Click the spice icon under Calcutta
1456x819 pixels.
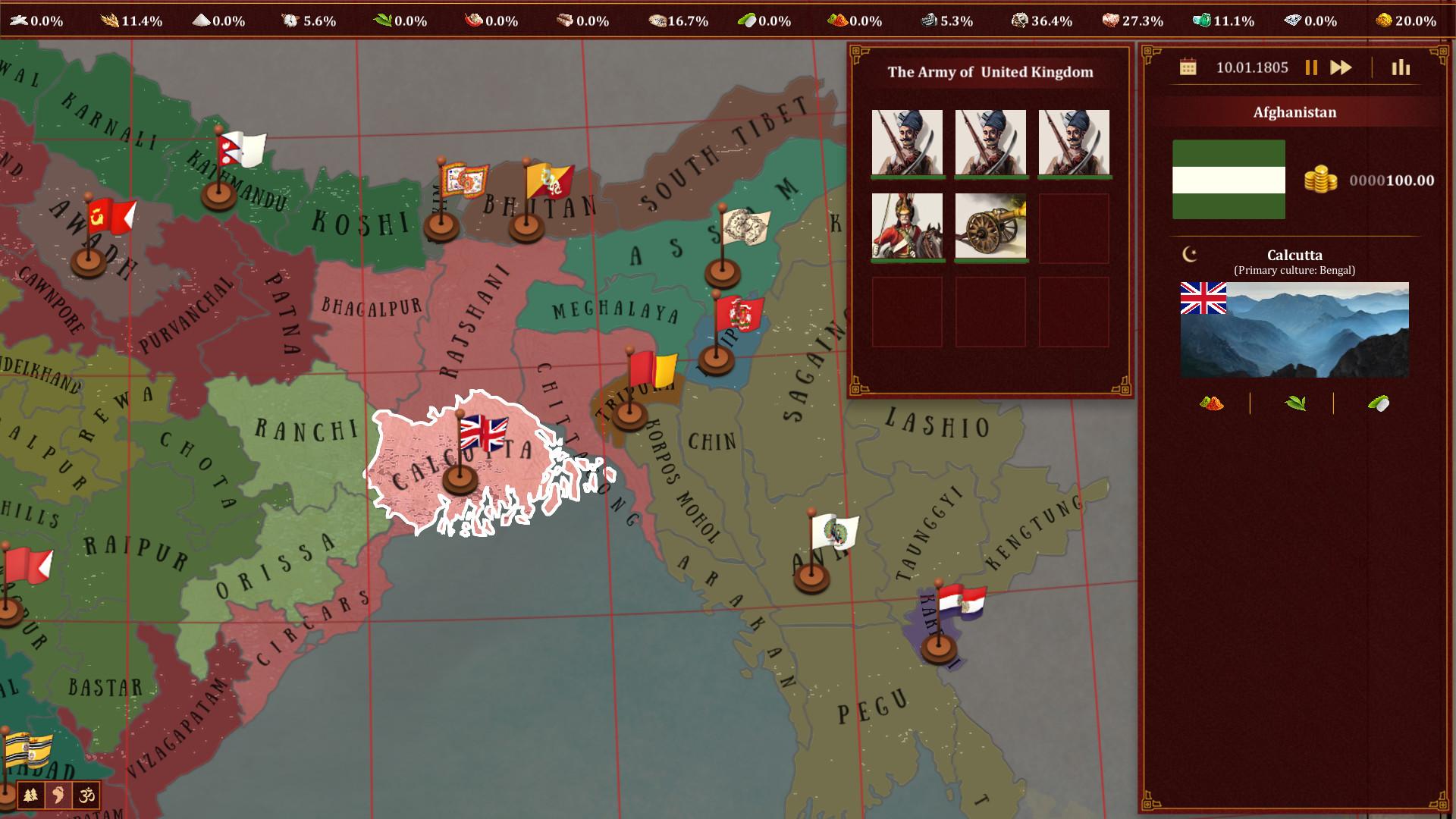[1211, 403]
